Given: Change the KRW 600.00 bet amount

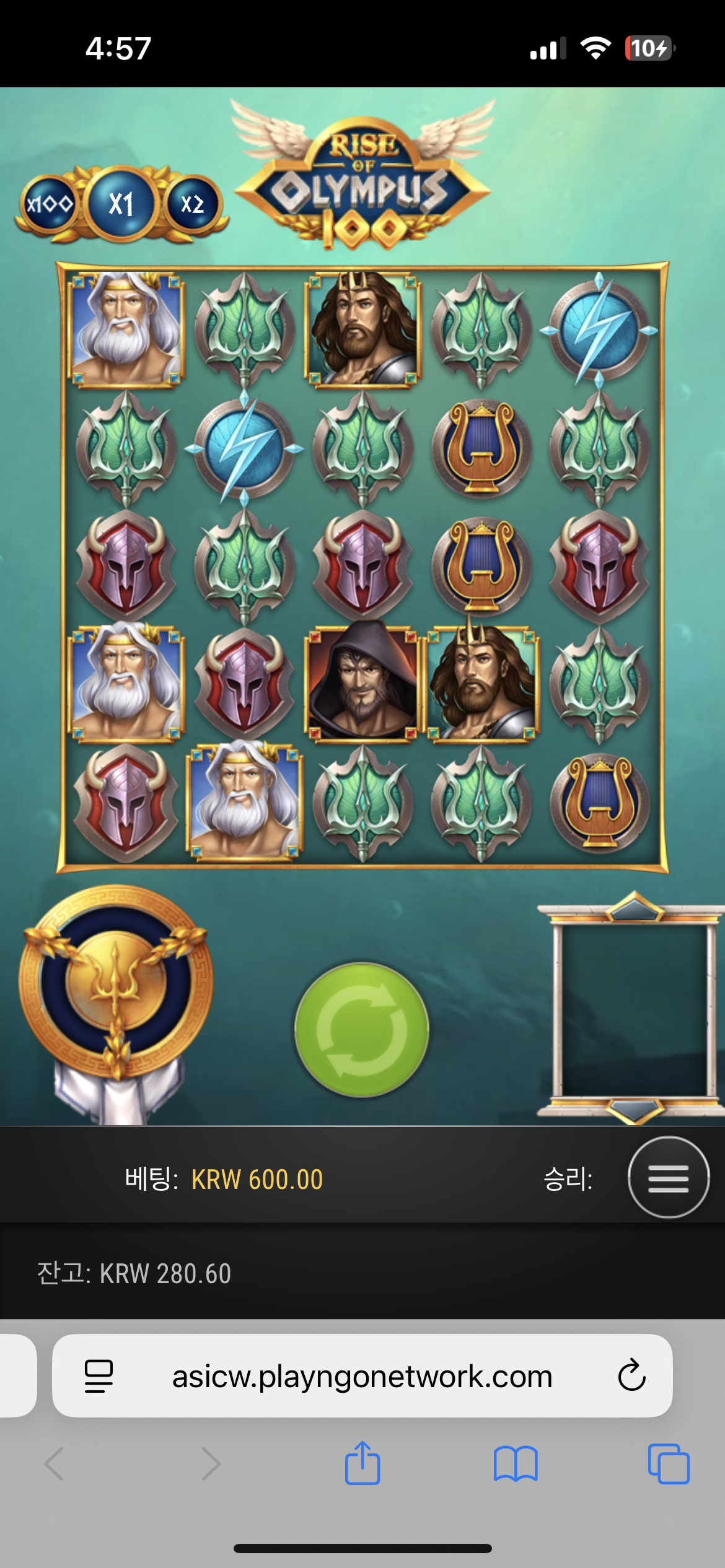Looking at the screenshot, I should tap(257, 1180).
